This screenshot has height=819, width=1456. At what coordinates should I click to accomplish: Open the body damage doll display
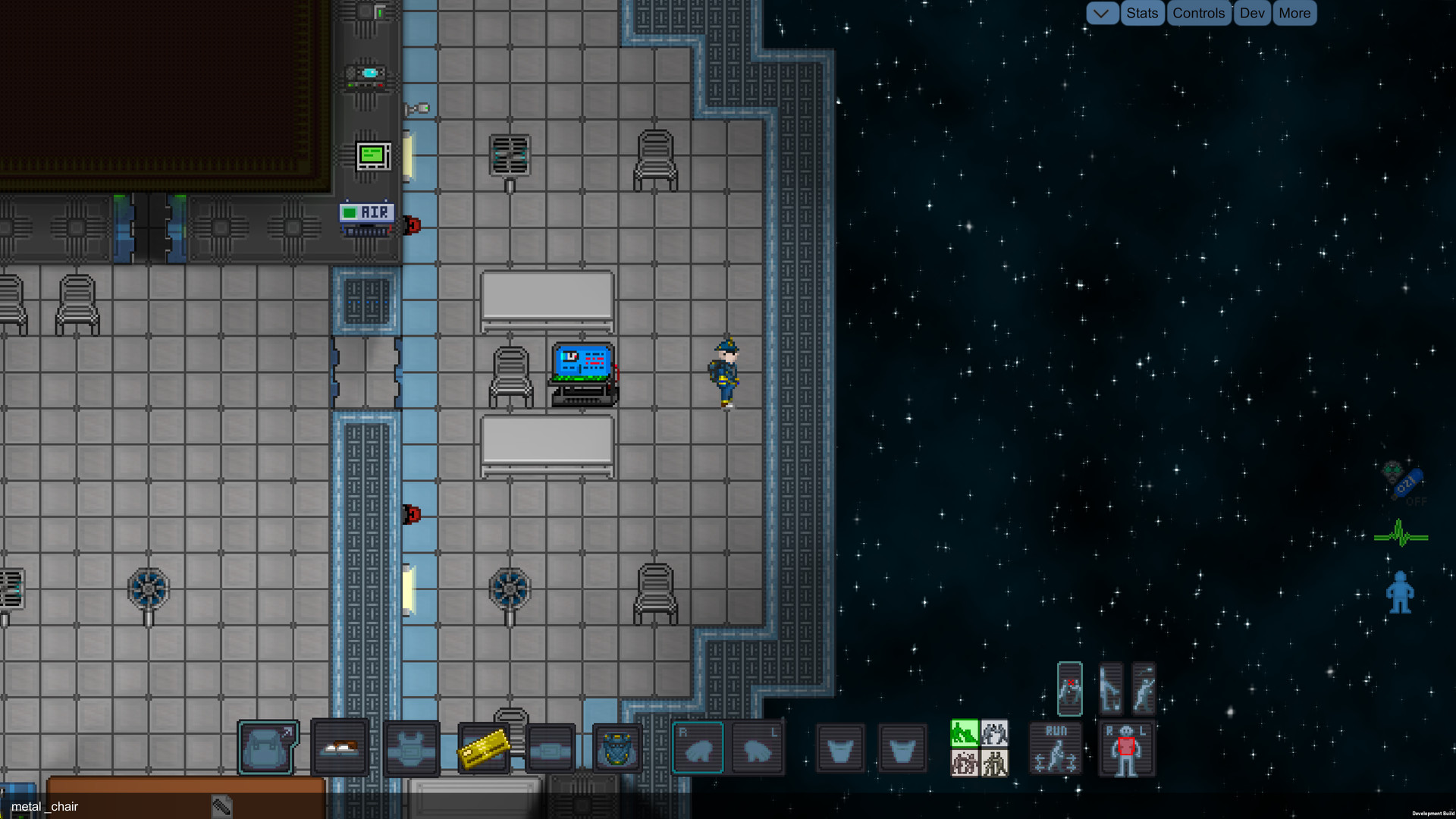[1127, 748]
